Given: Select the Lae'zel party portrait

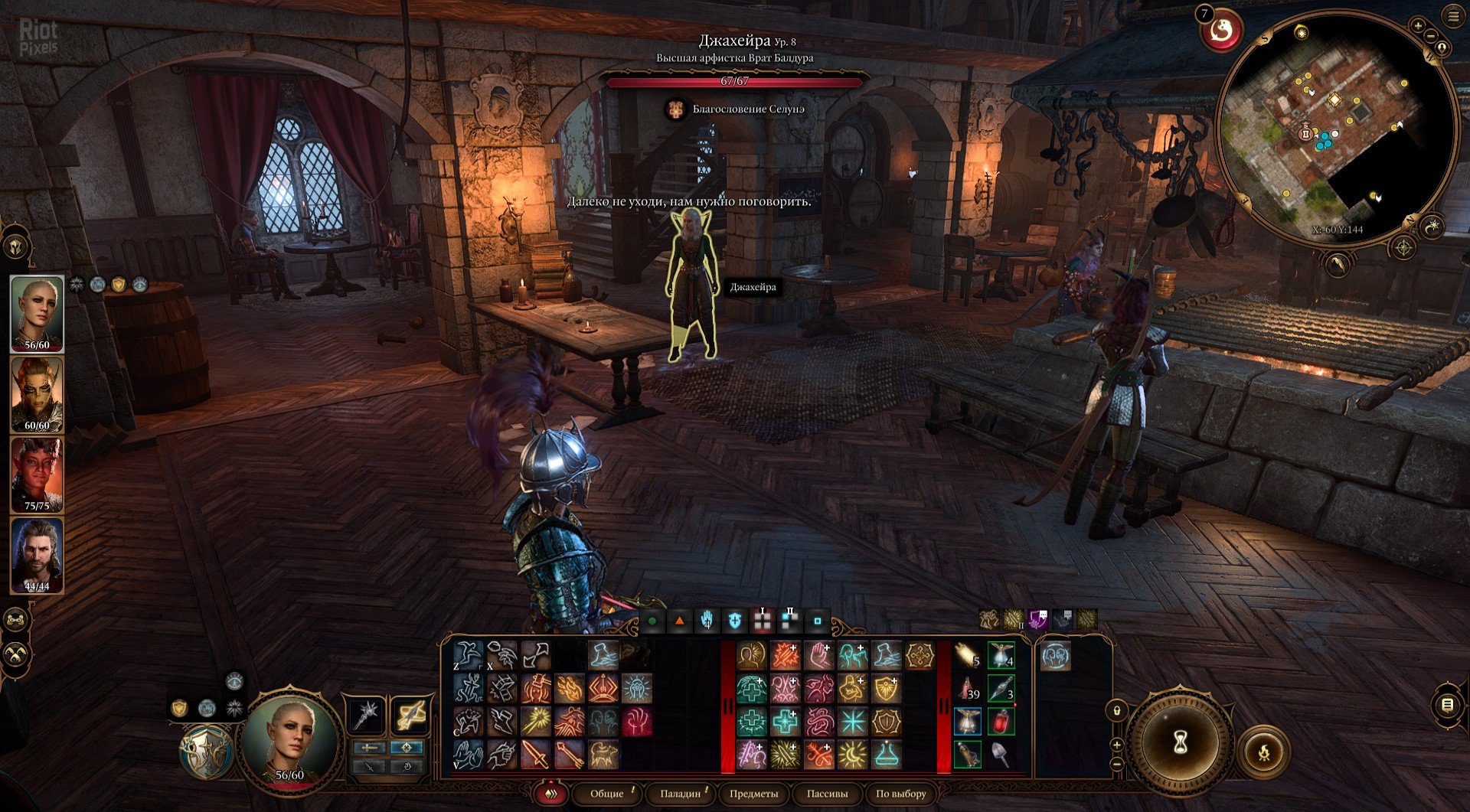Looking at the screenshot, I should 37,394.
